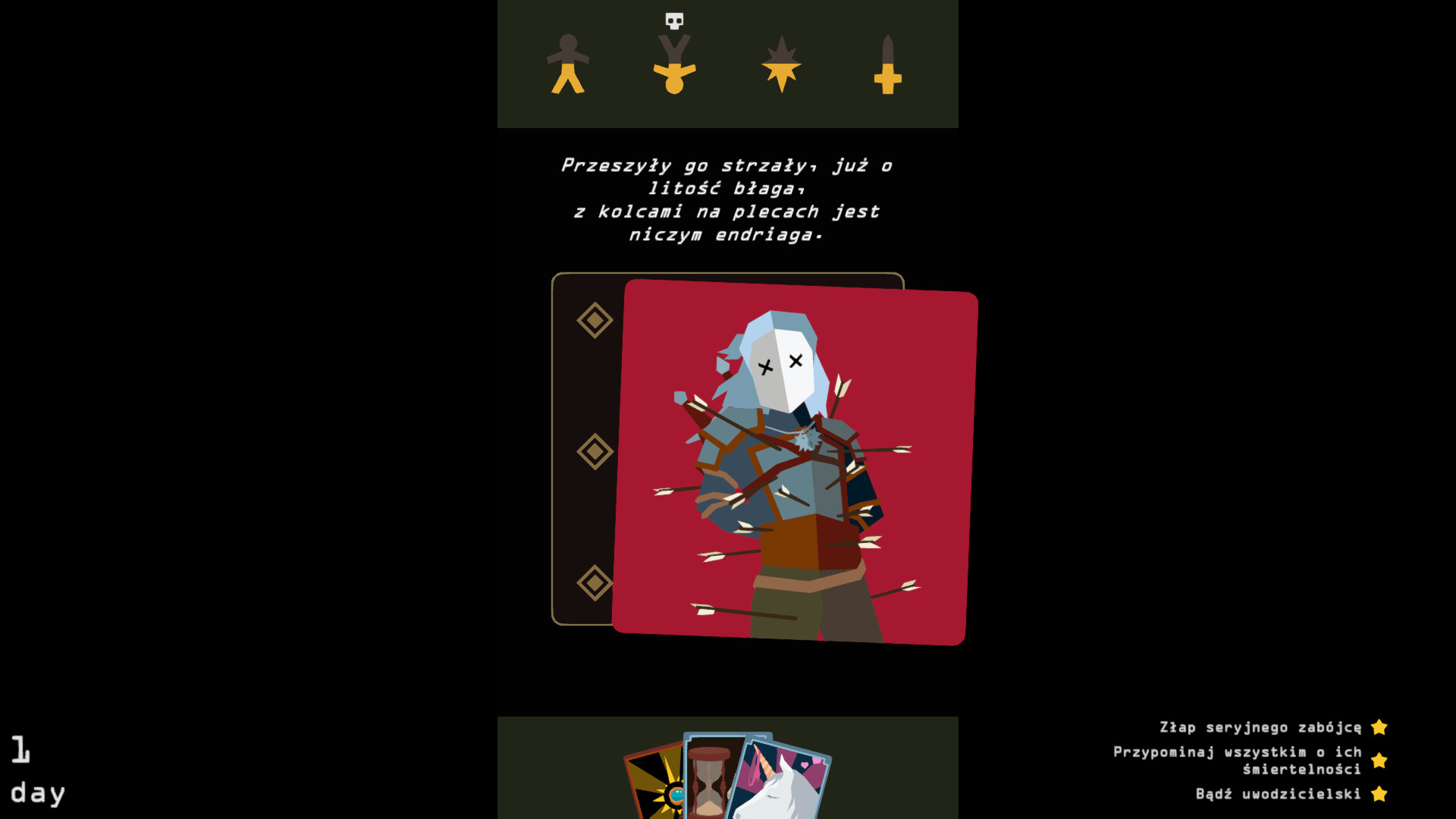
Task: Click the middle diamond emblem on the card back
Action: [x=595, y=451]
